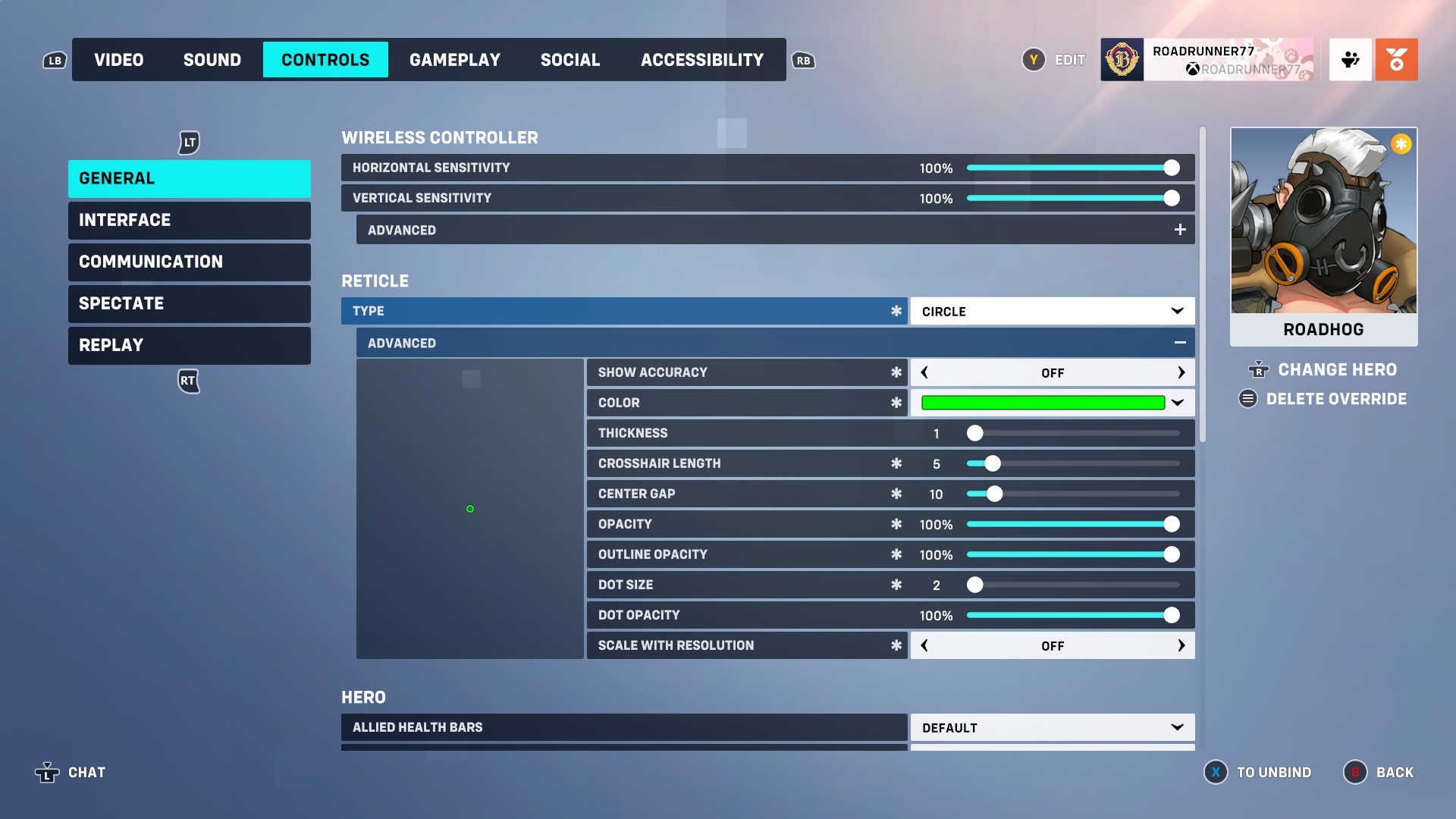Switch to the Video settings tab

(x=118, y=60)
